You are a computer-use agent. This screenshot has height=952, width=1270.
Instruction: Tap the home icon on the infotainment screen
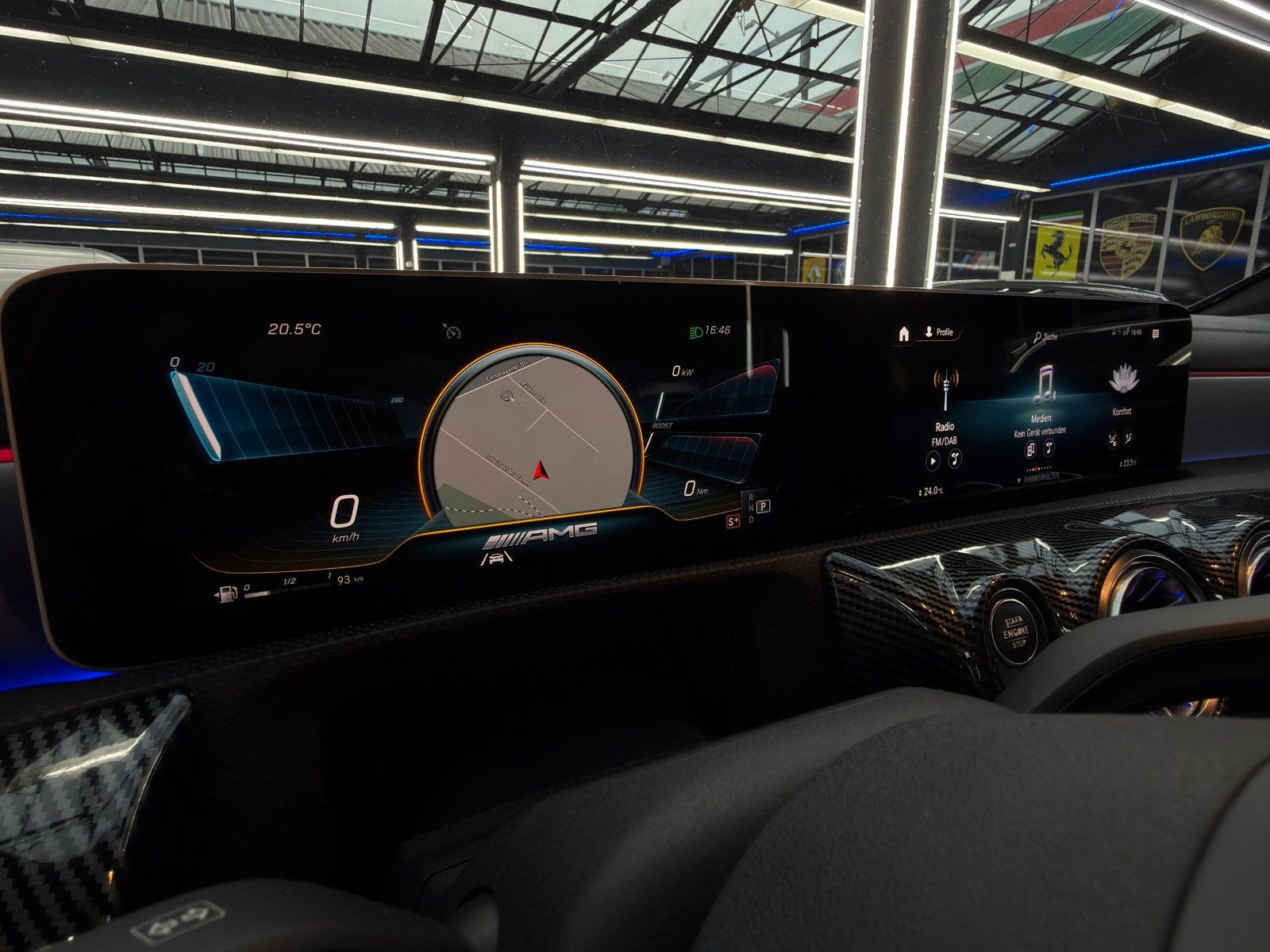903,334
